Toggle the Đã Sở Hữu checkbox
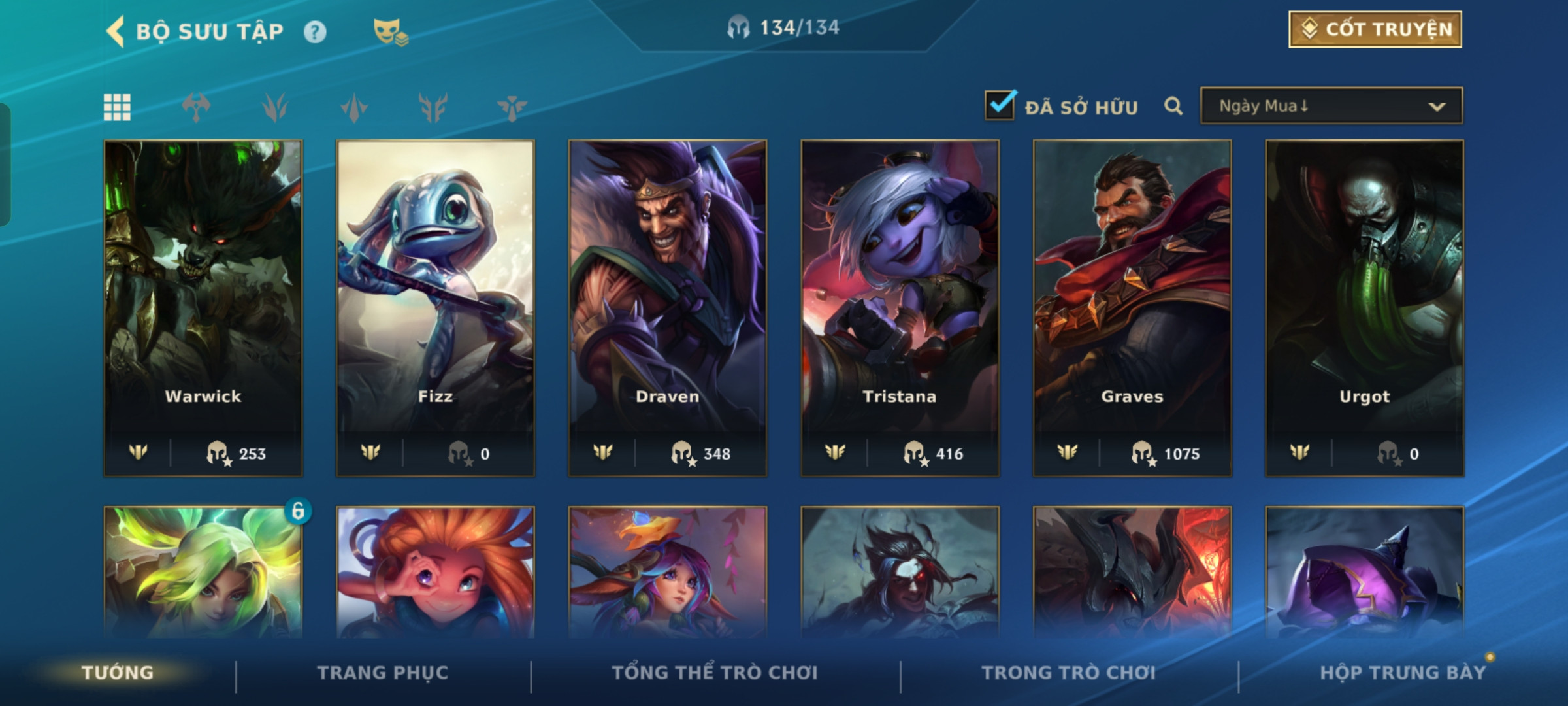The height and width of the screenshot is (706, 1568). pyautogui.click(x=1000, y=106)
